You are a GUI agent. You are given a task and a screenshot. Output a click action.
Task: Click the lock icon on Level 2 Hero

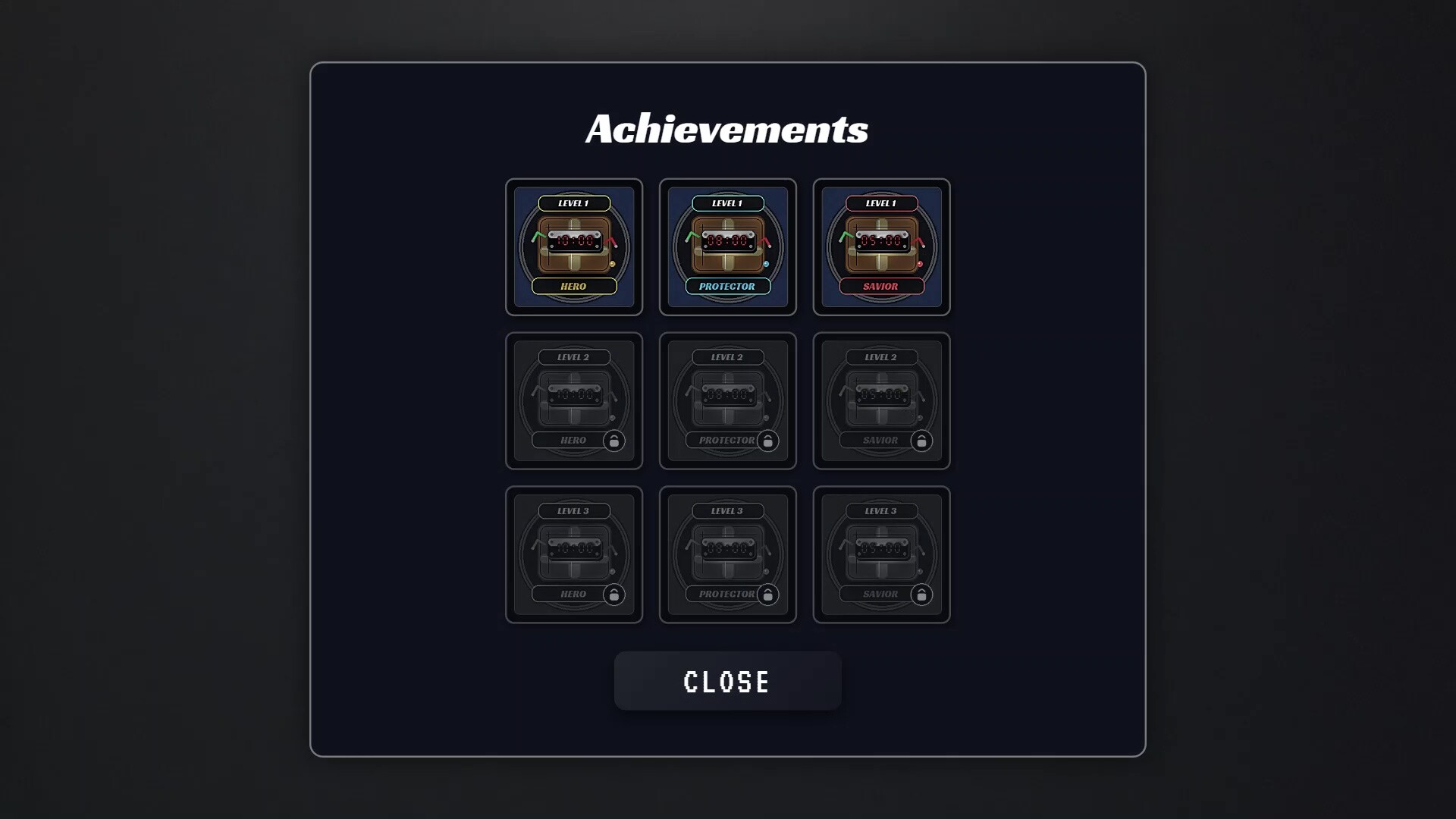tap(613, 441)
